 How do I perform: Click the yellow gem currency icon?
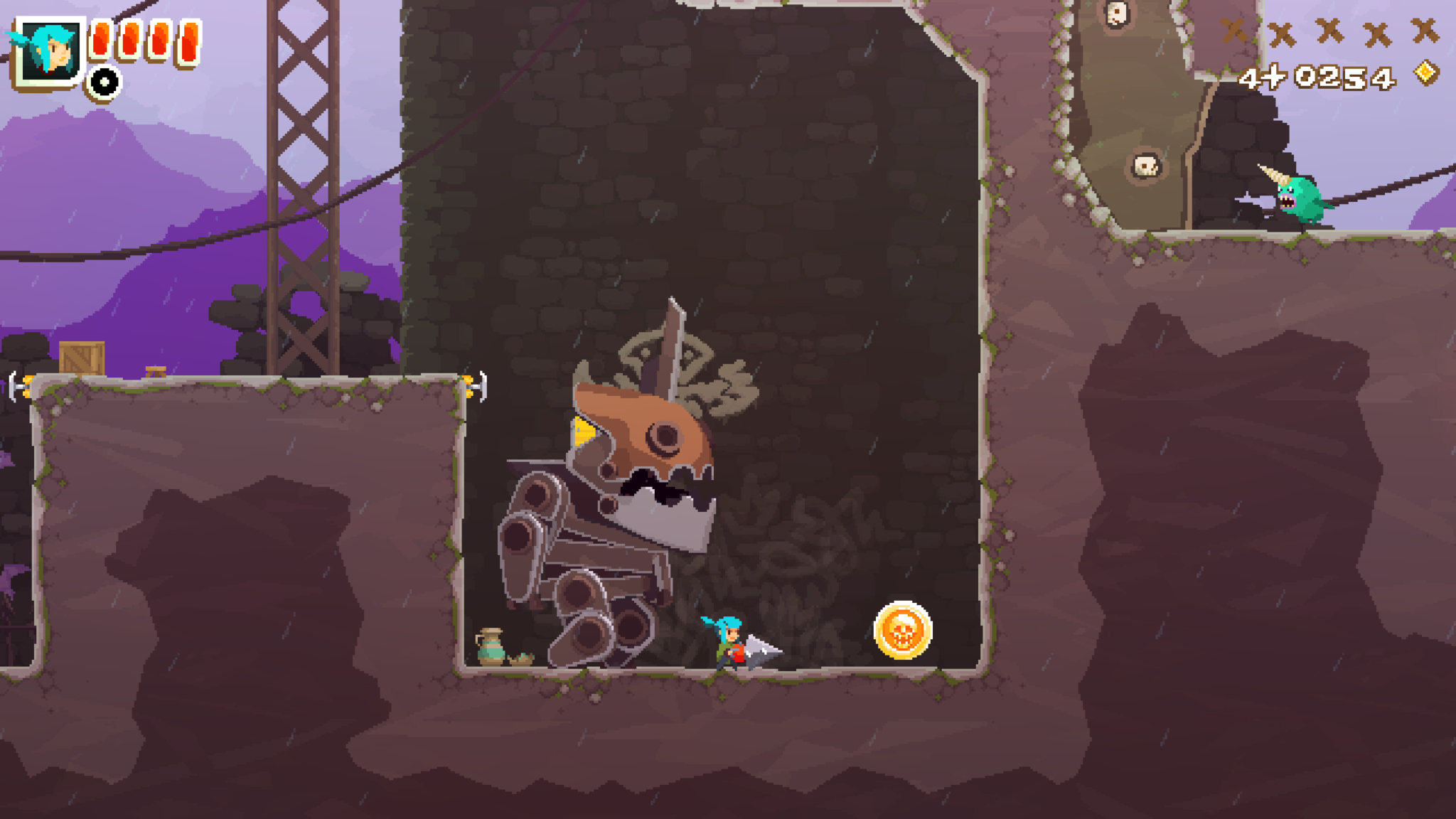point(1425,73)
